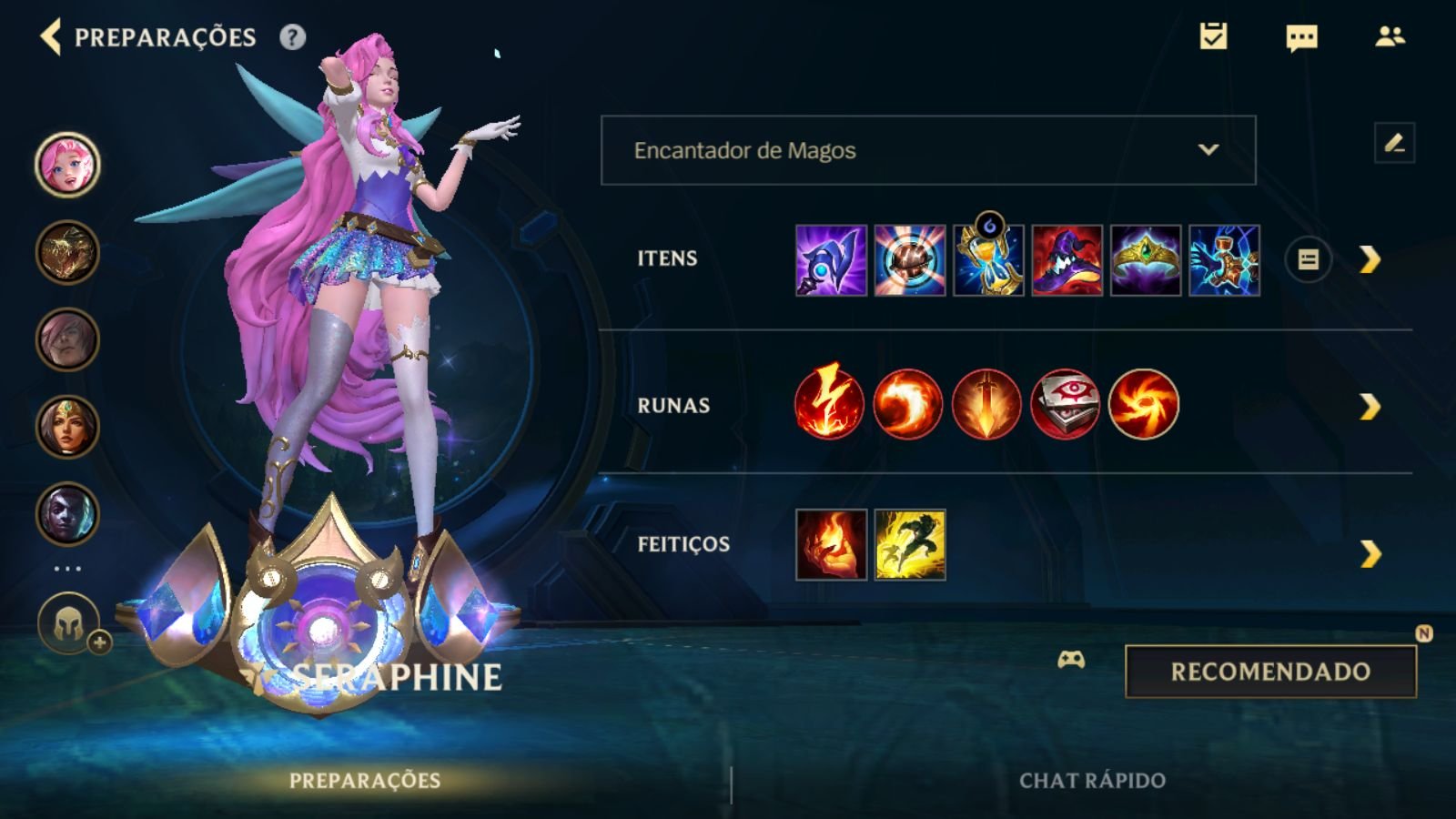Select the Ignite summoner spell icon

pyautogui.click(x=830, y=546)
